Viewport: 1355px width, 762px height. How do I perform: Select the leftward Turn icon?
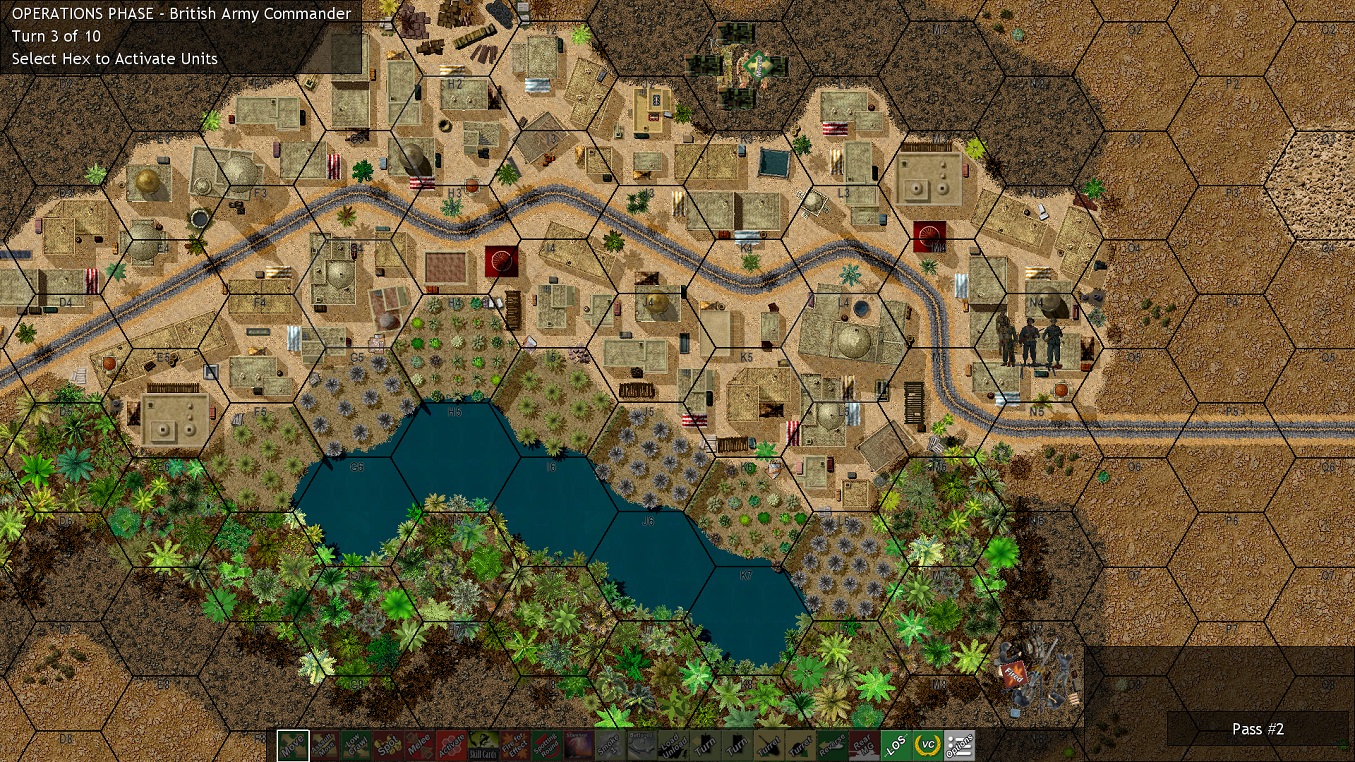(x=707, y=745)
